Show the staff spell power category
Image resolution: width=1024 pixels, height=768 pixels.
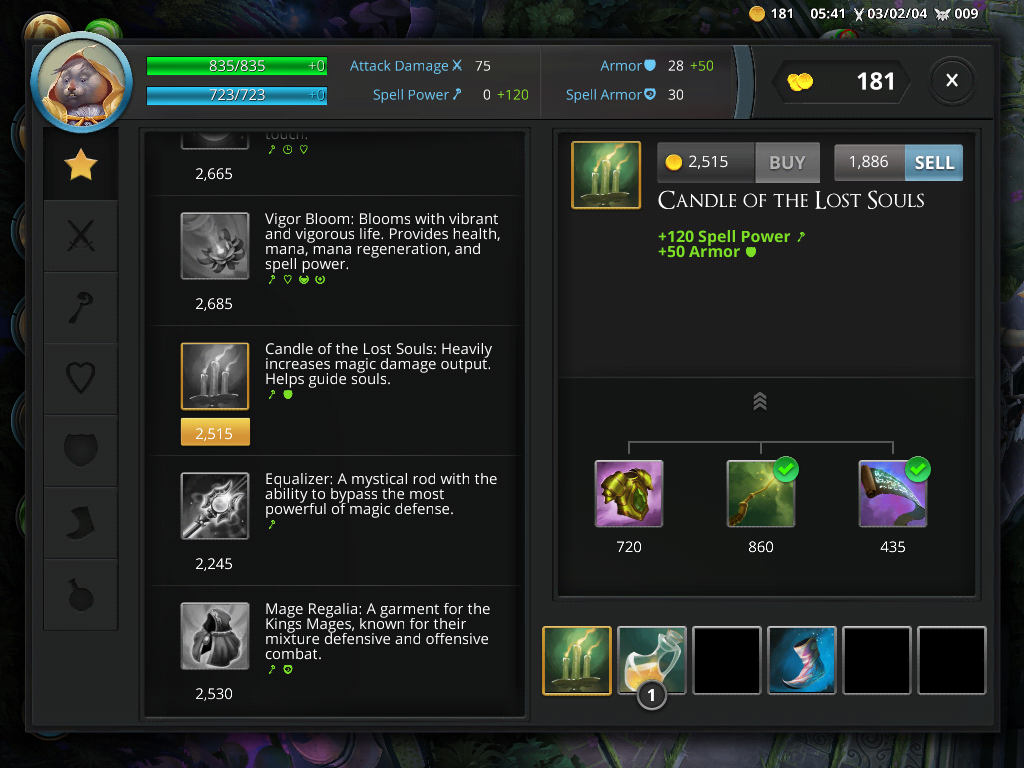click(80, 309)
